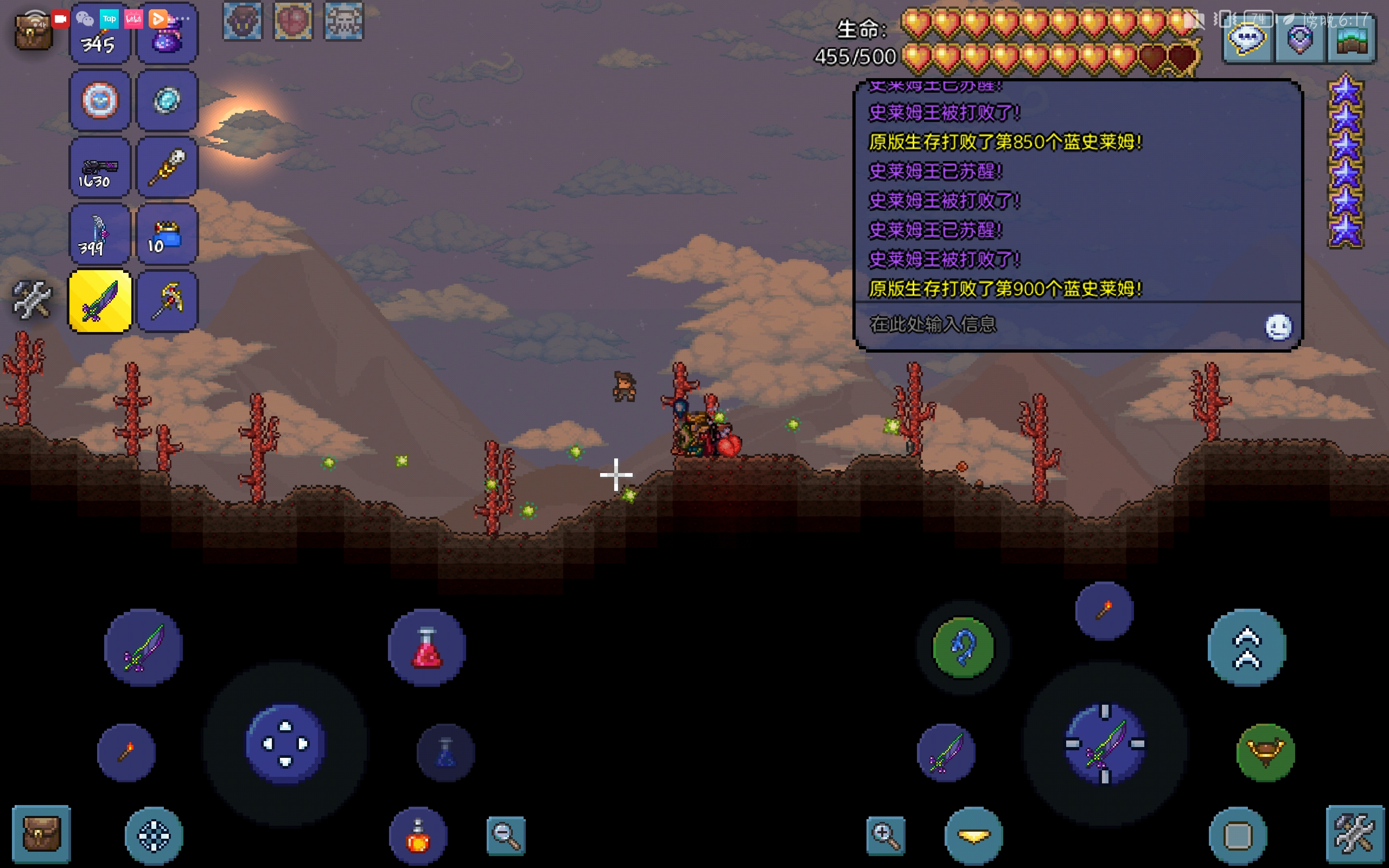Select the skull-topped staff hotbar slot
Screen dimensions: 1389x868
pyautogui.click(x=167, y=168)
